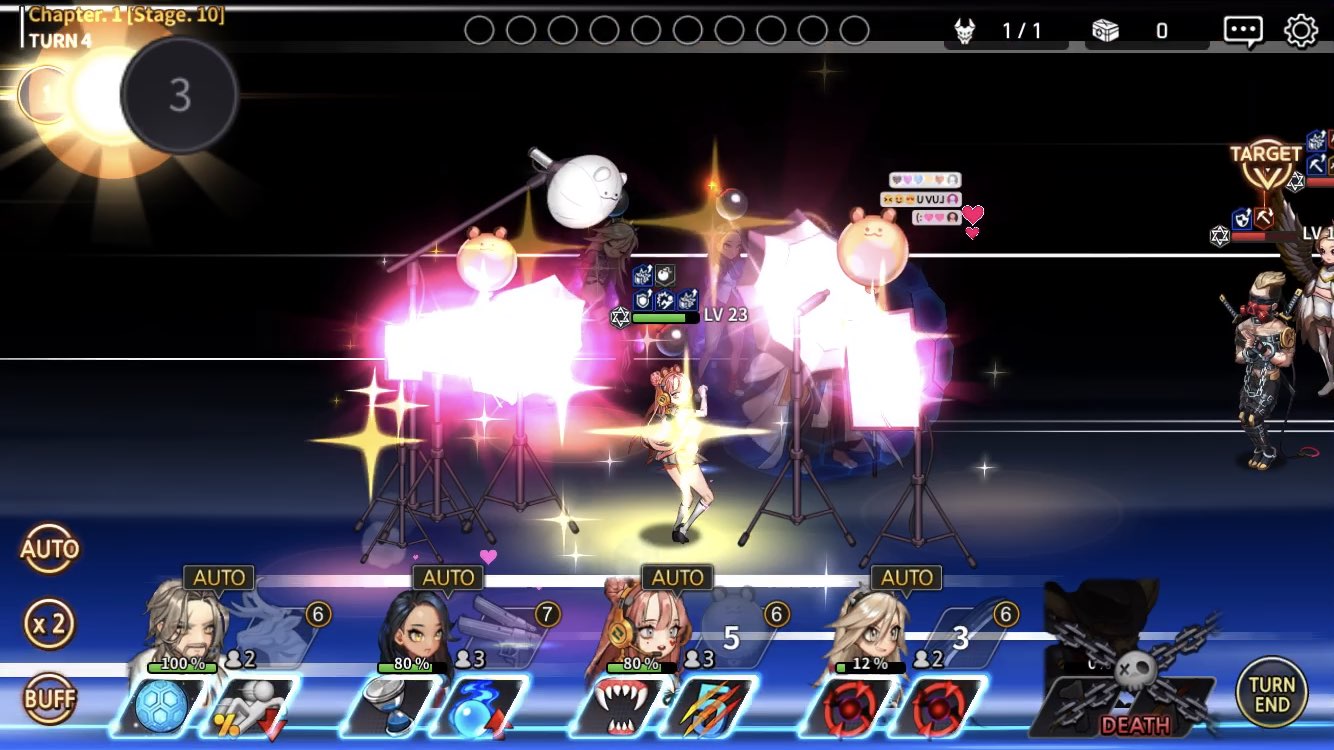Screen dimensions: 1334x750
Task: Use the blue flame orb skill
Action: coord(479,708)
